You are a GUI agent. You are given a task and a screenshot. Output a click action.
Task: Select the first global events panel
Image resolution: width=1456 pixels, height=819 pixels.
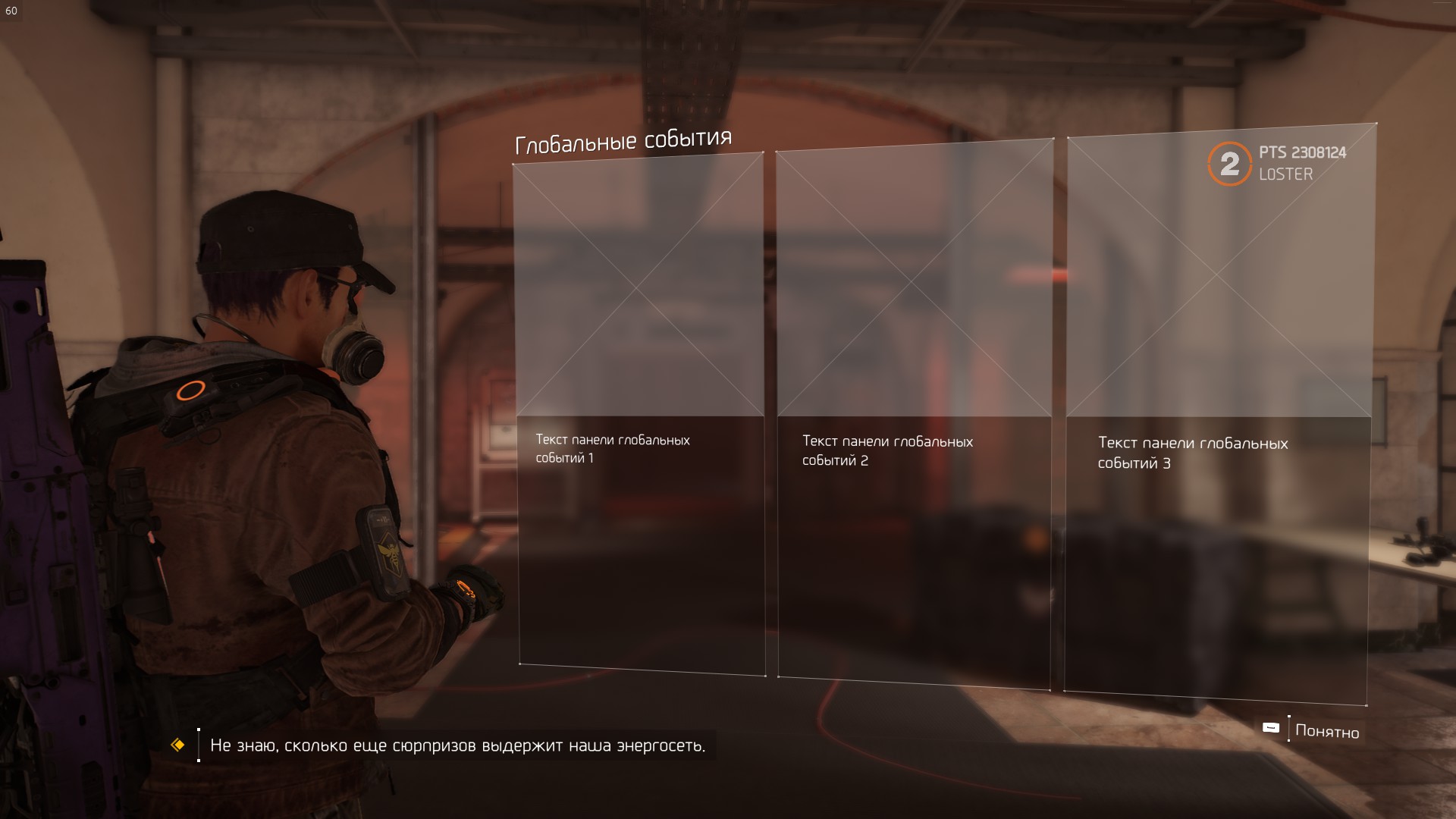tap(639, 413)
